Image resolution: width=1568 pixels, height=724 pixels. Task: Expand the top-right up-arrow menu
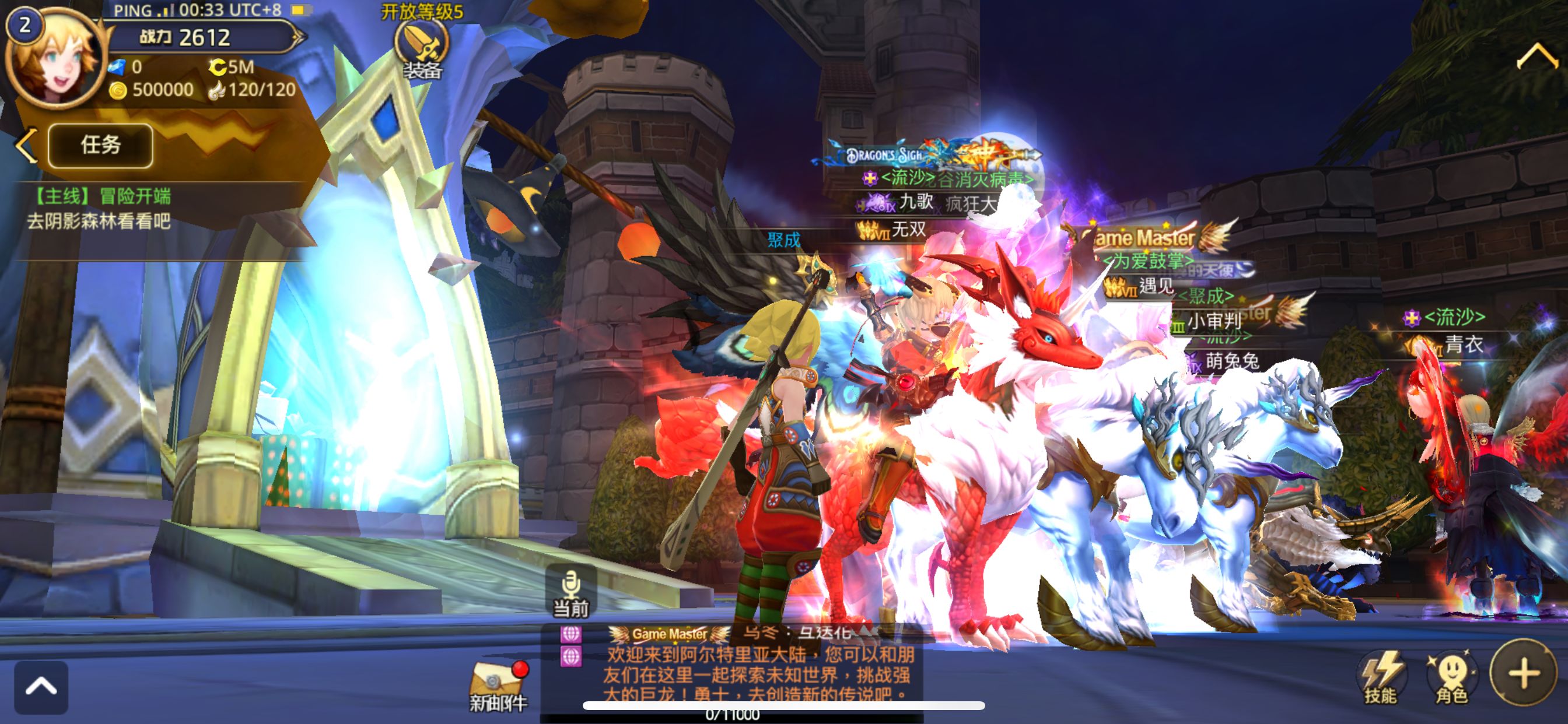(1537, 58)
